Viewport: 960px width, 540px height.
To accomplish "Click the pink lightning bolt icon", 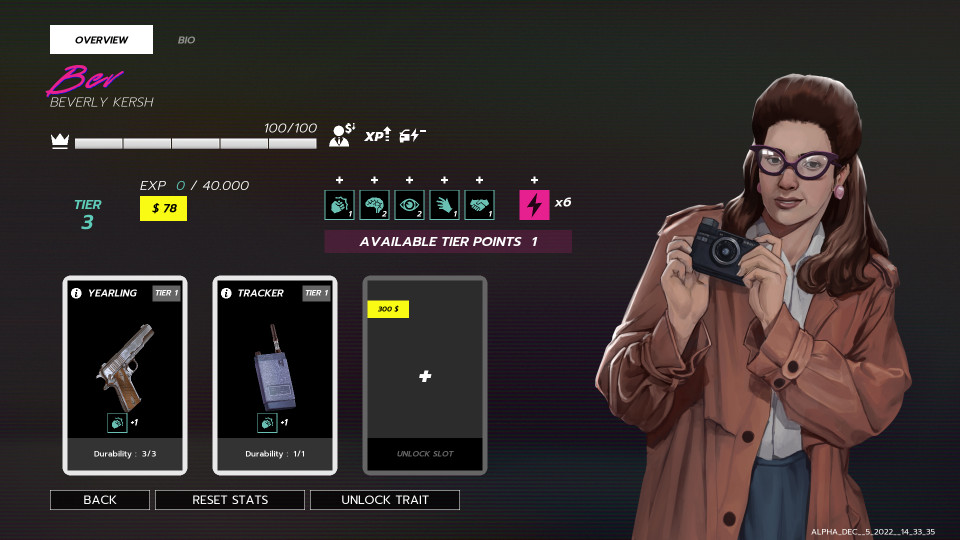I will 535,205.
